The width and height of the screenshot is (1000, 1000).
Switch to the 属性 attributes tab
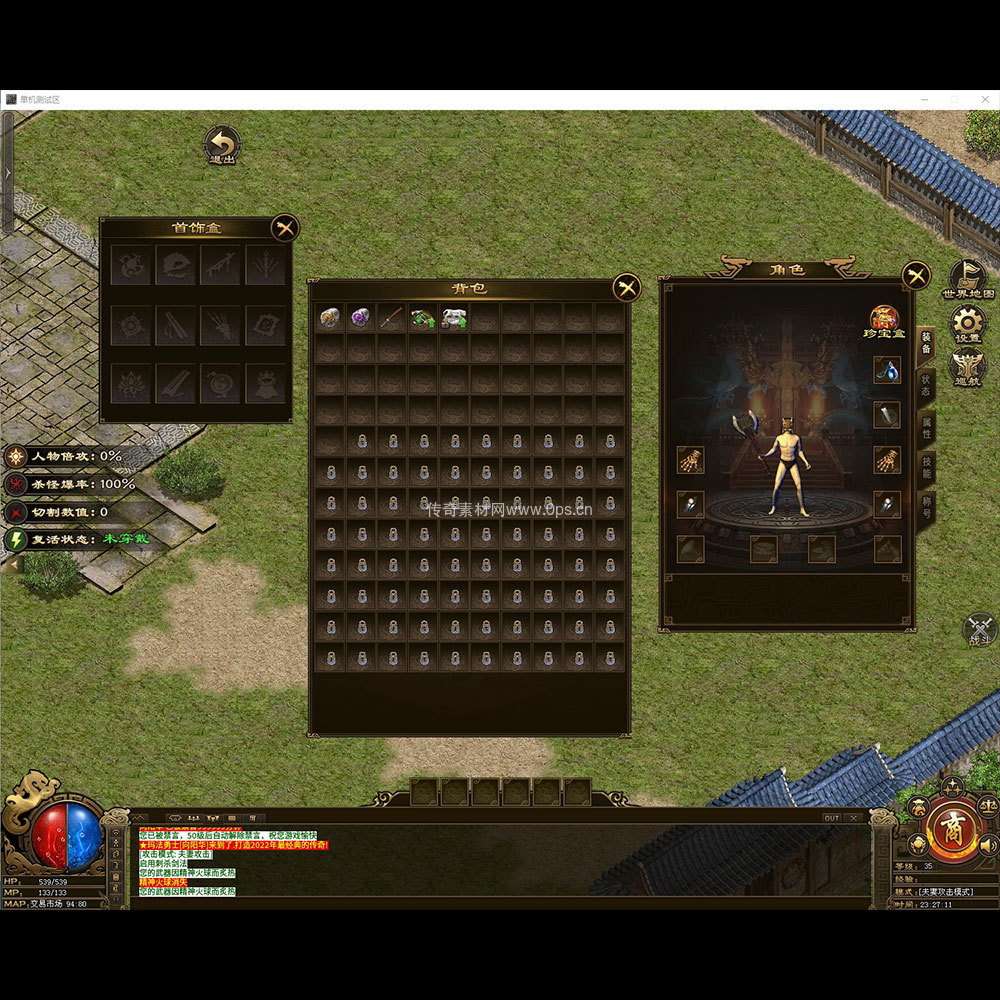[x=926, y=428]
